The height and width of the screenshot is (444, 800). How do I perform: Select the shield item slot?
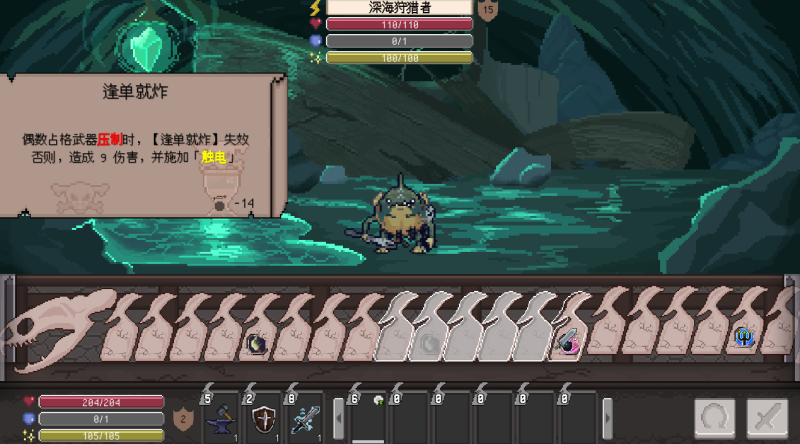[x=264, y=416]
